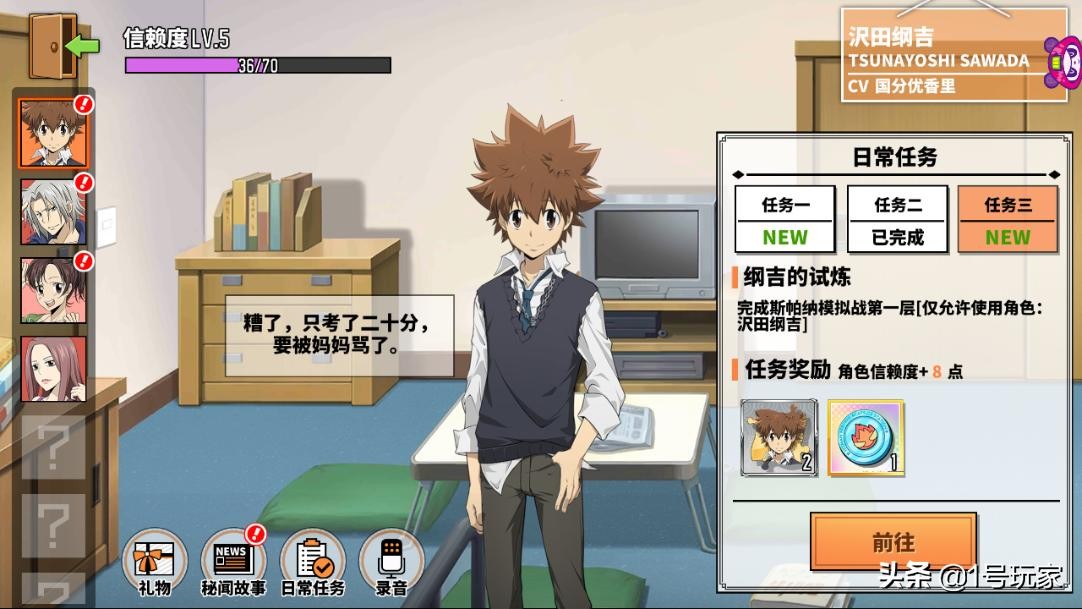
Task: Open 秘闻故事 secret stories
Action: point(233,562)
